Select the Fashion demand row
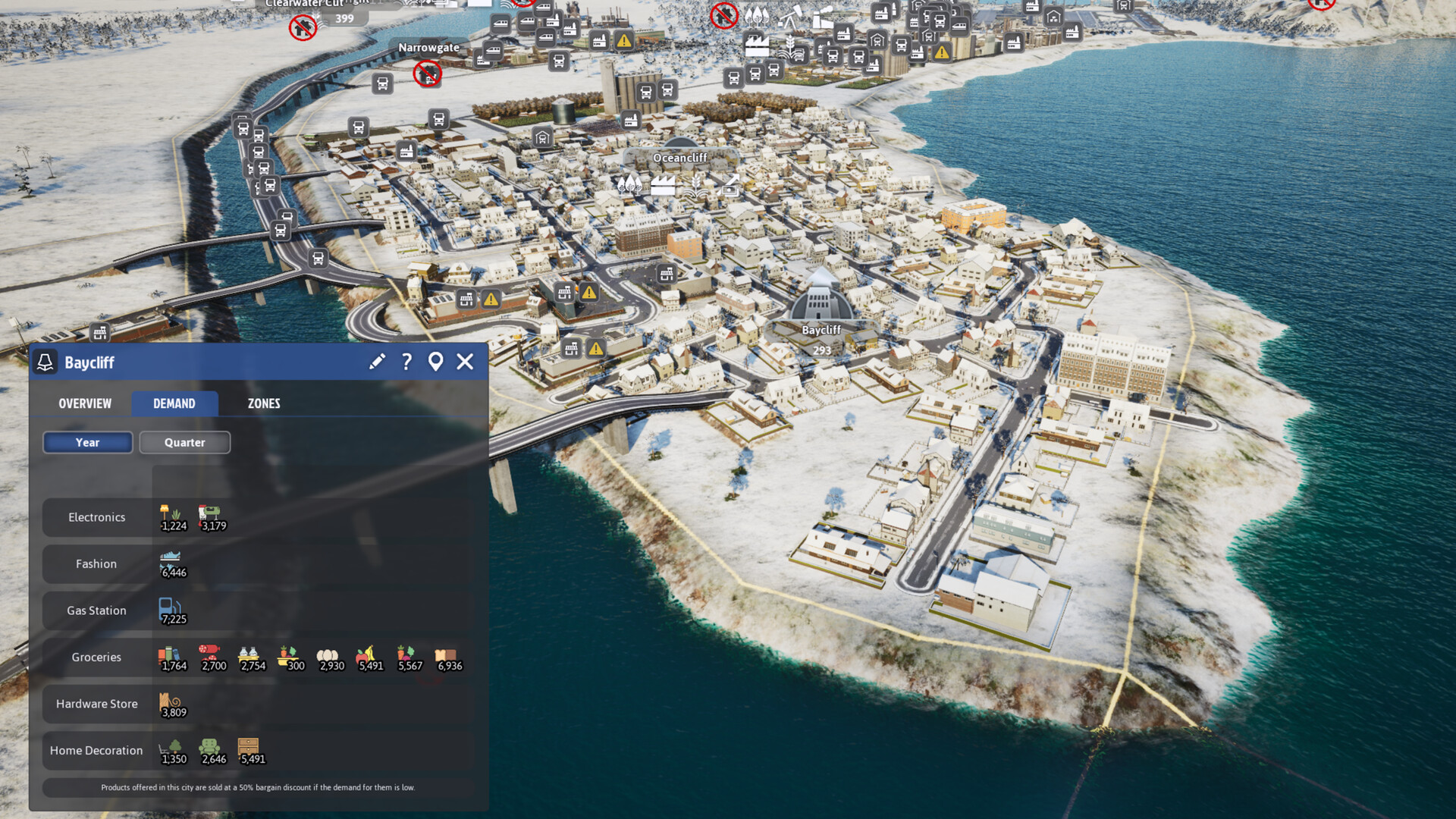The image size is (1456, 819). (97, 564)
